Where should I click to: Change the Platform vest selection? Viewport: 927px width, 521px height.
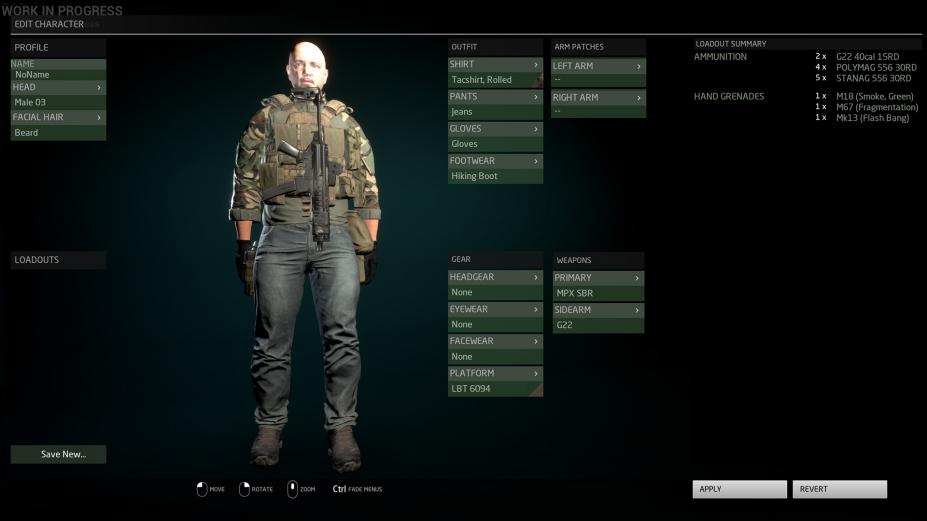[495, 373]
